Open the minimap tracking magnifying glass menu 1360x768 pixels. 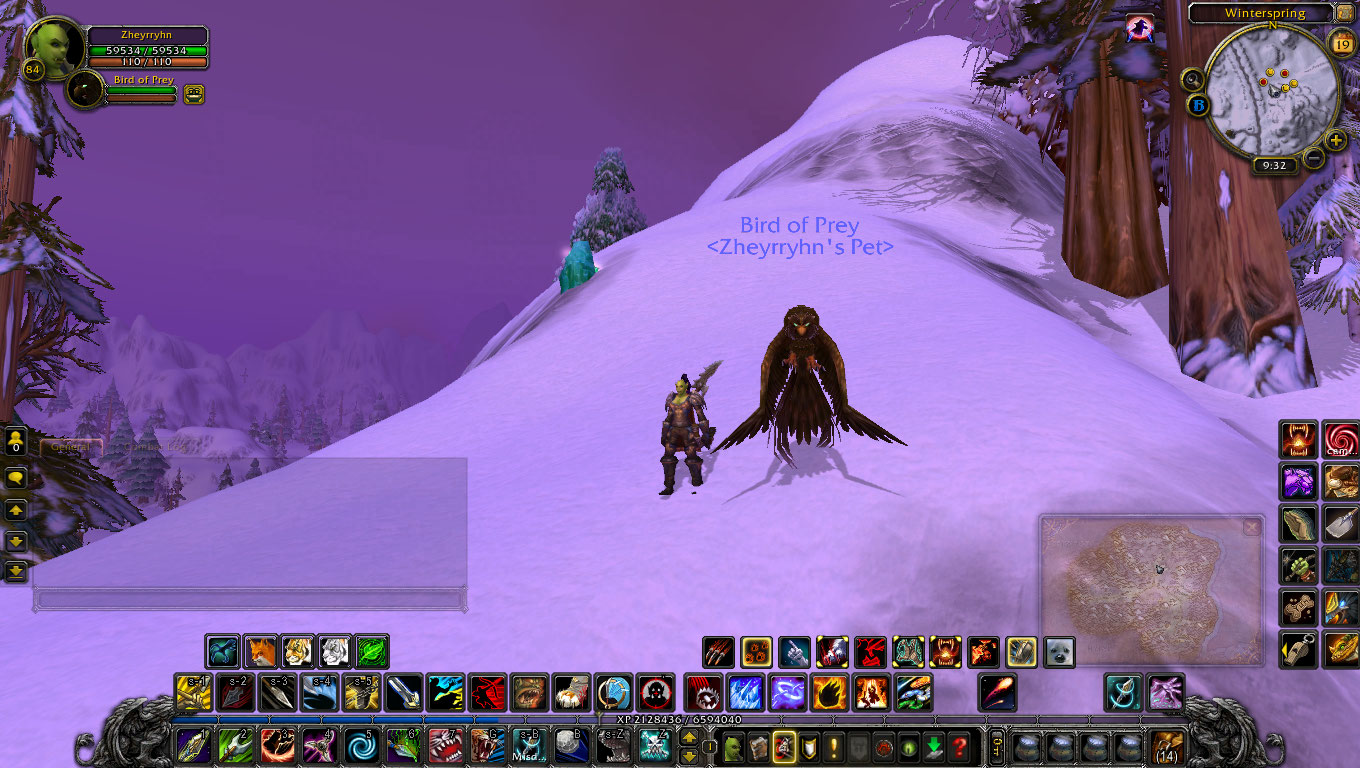point(1194,79)
